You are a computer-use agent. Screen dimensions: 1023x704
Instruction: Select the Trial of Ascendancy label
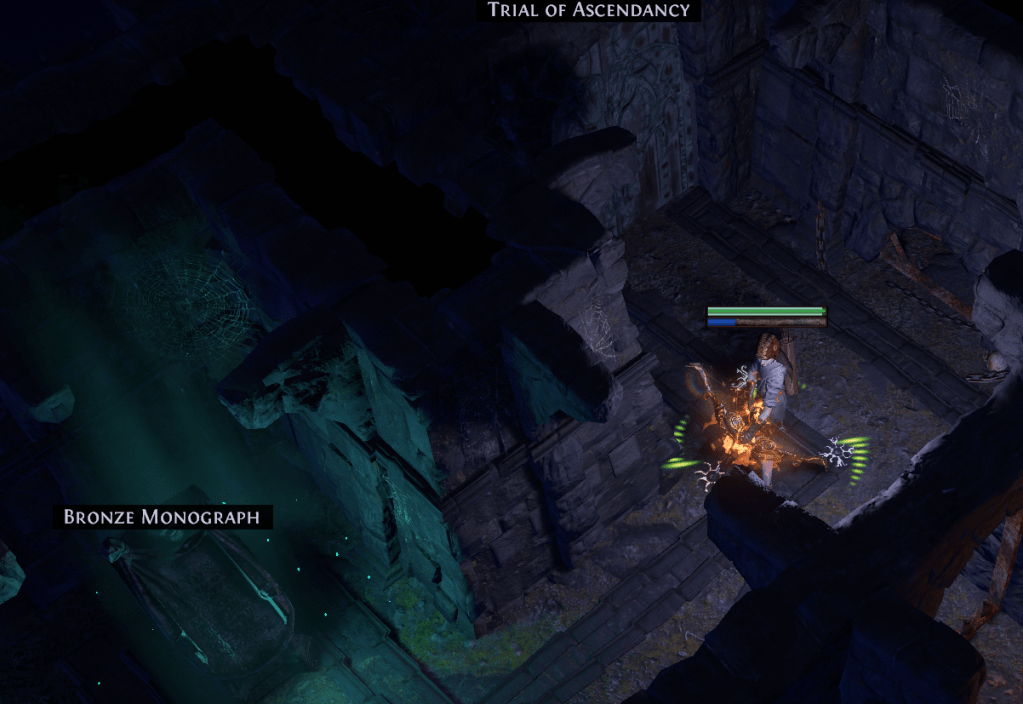pyautogui.click(x=589, y=10)
